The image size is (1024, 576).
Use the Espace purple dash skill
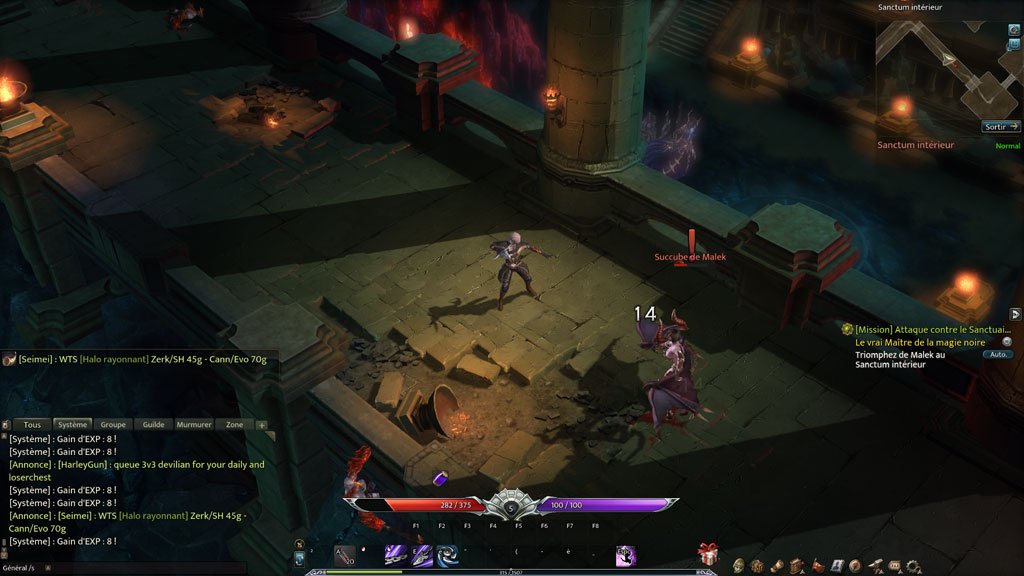(626, 555)
